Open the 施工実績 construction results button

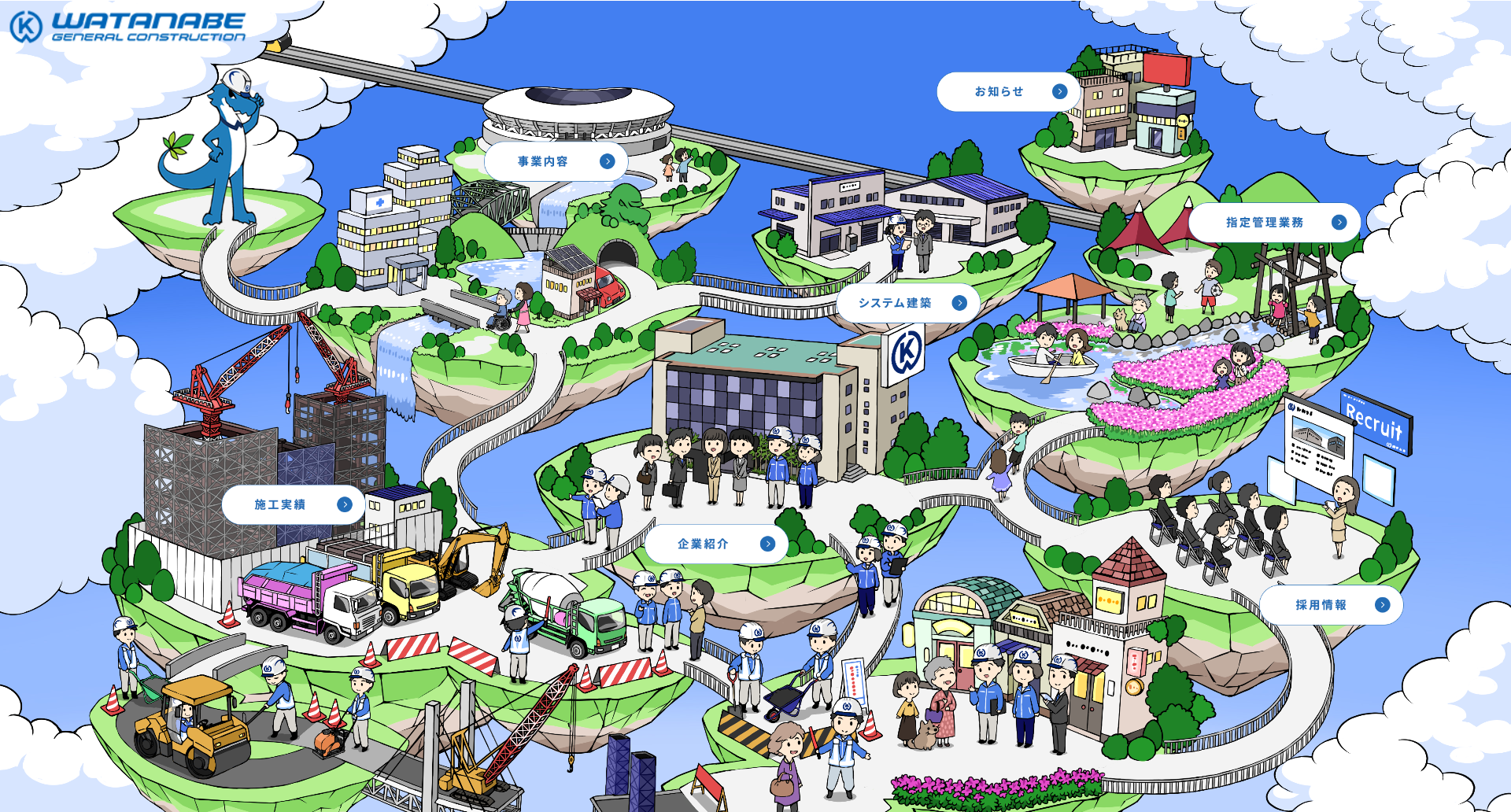point(293,505)
